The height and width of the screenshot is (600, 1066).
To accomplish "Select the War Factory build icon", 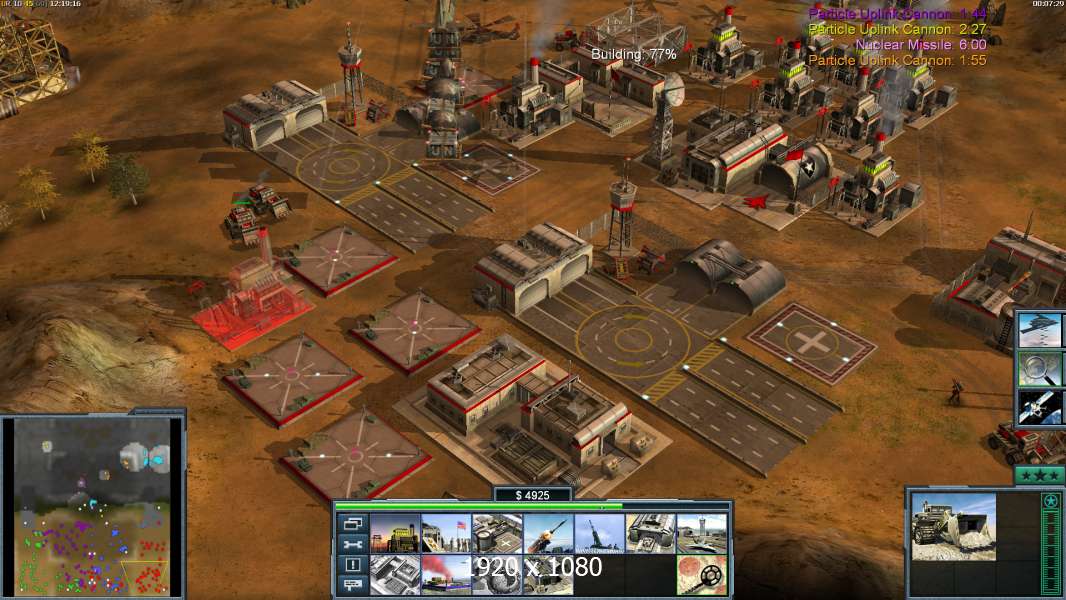I will 650,534.
